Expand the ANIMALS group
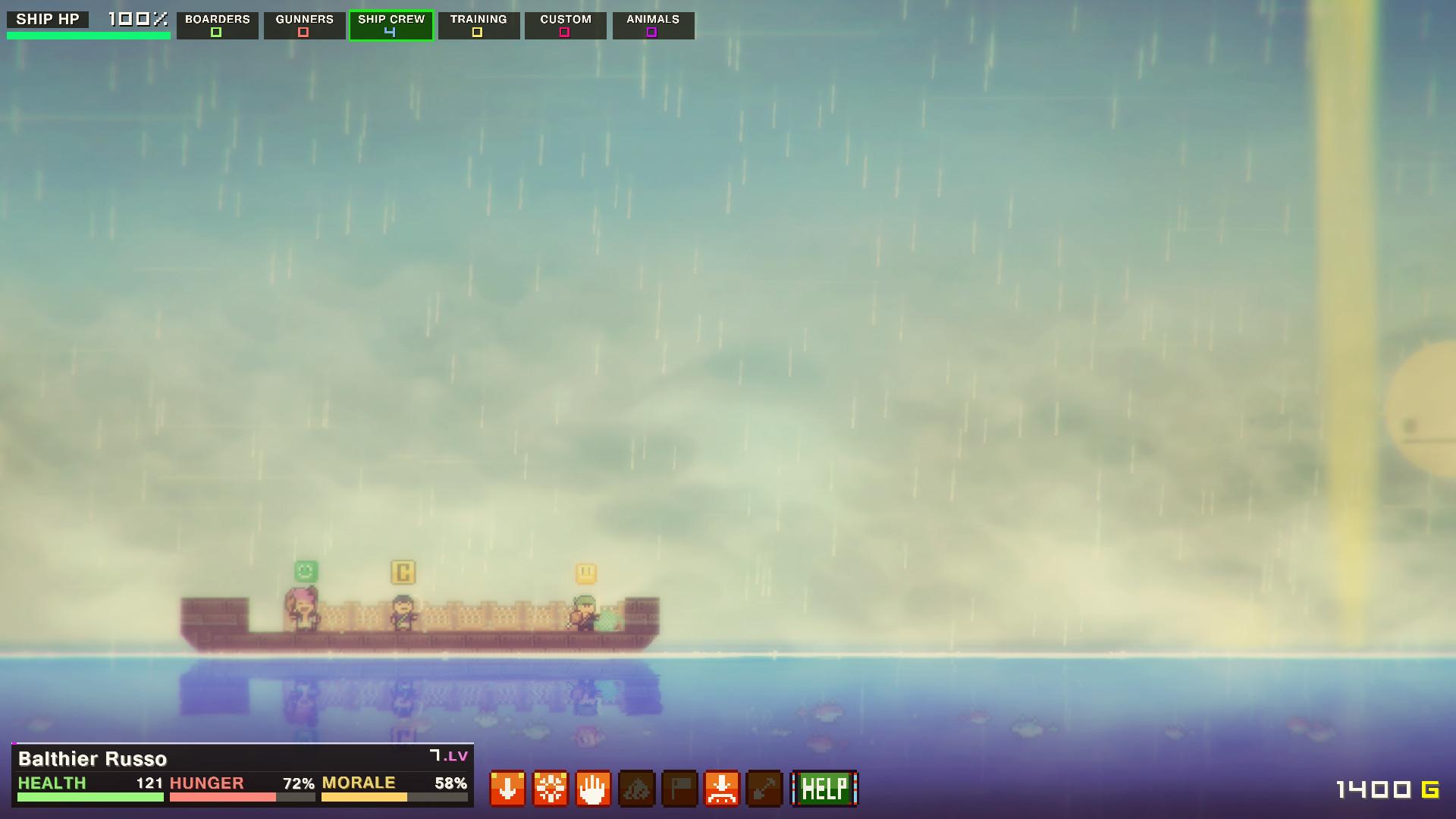 [x=652, y=25]
